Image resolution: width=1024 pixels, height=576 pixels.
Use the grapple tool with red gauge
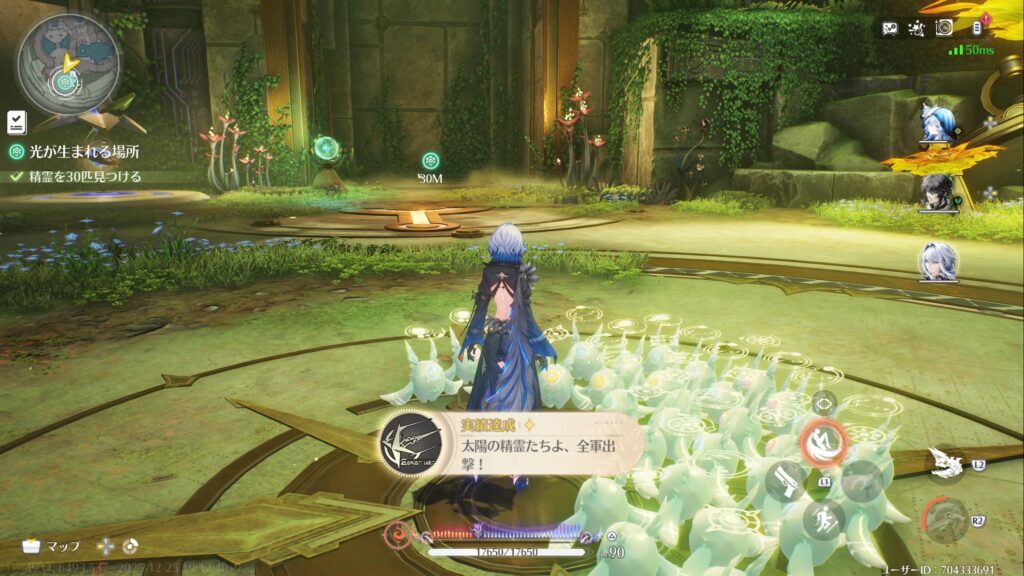(x=943, y=521)
